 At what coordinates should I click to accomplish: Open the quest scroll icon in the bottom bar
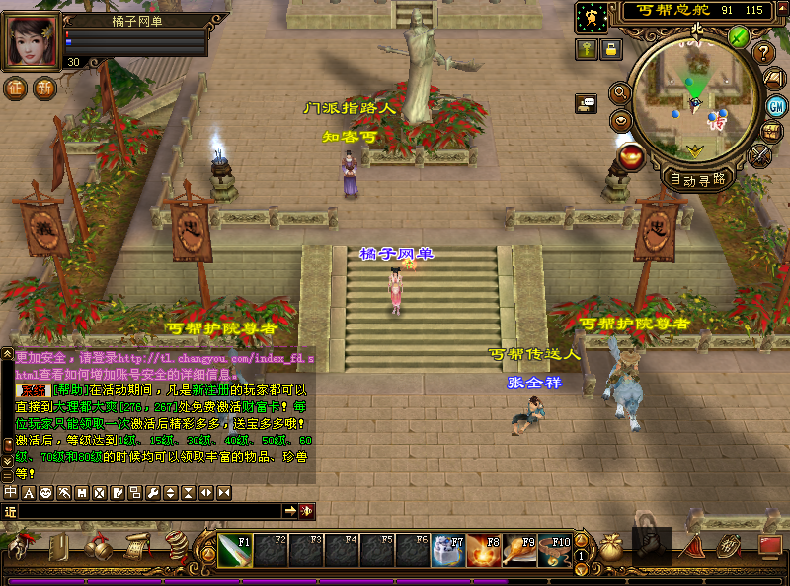coord(135,547)
